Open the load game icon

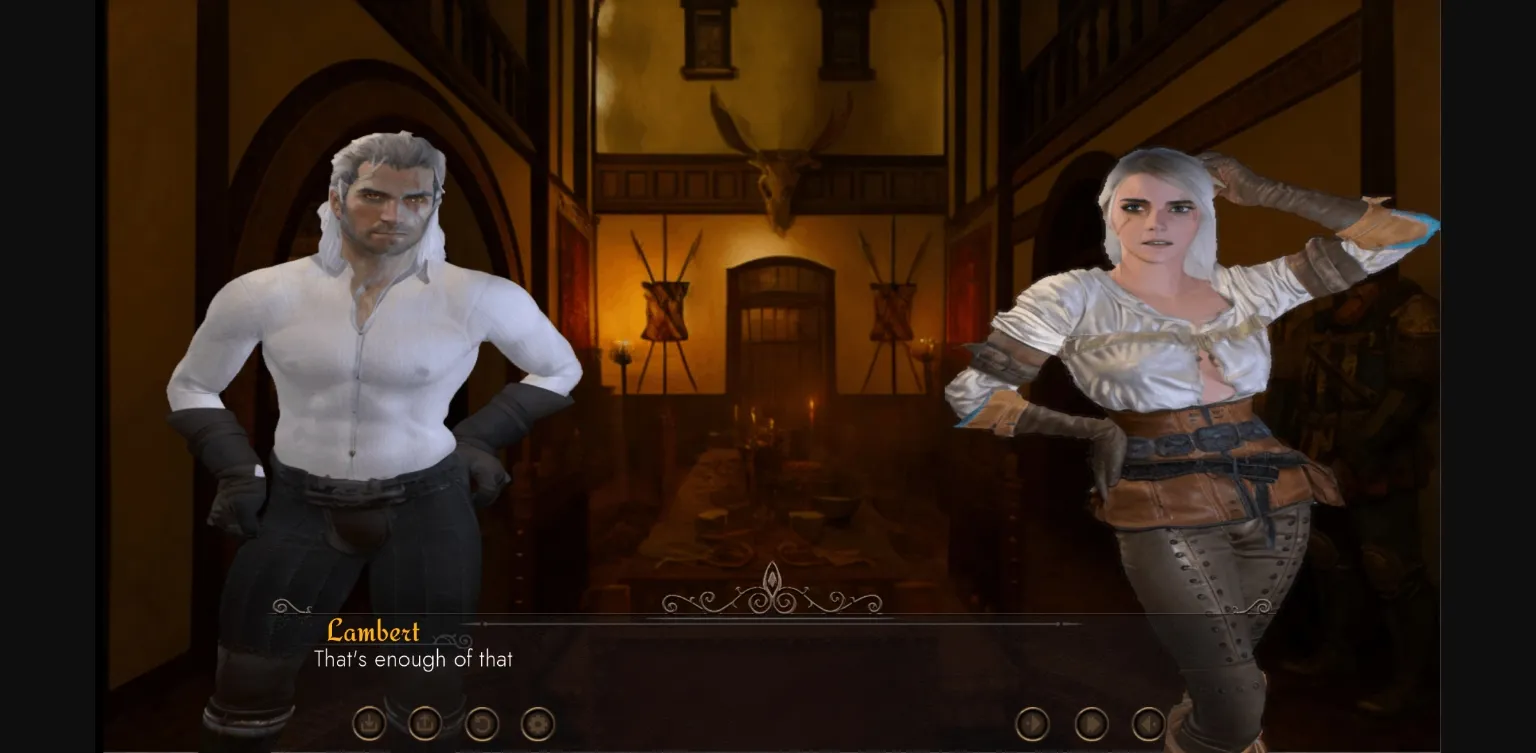[424, 723]
